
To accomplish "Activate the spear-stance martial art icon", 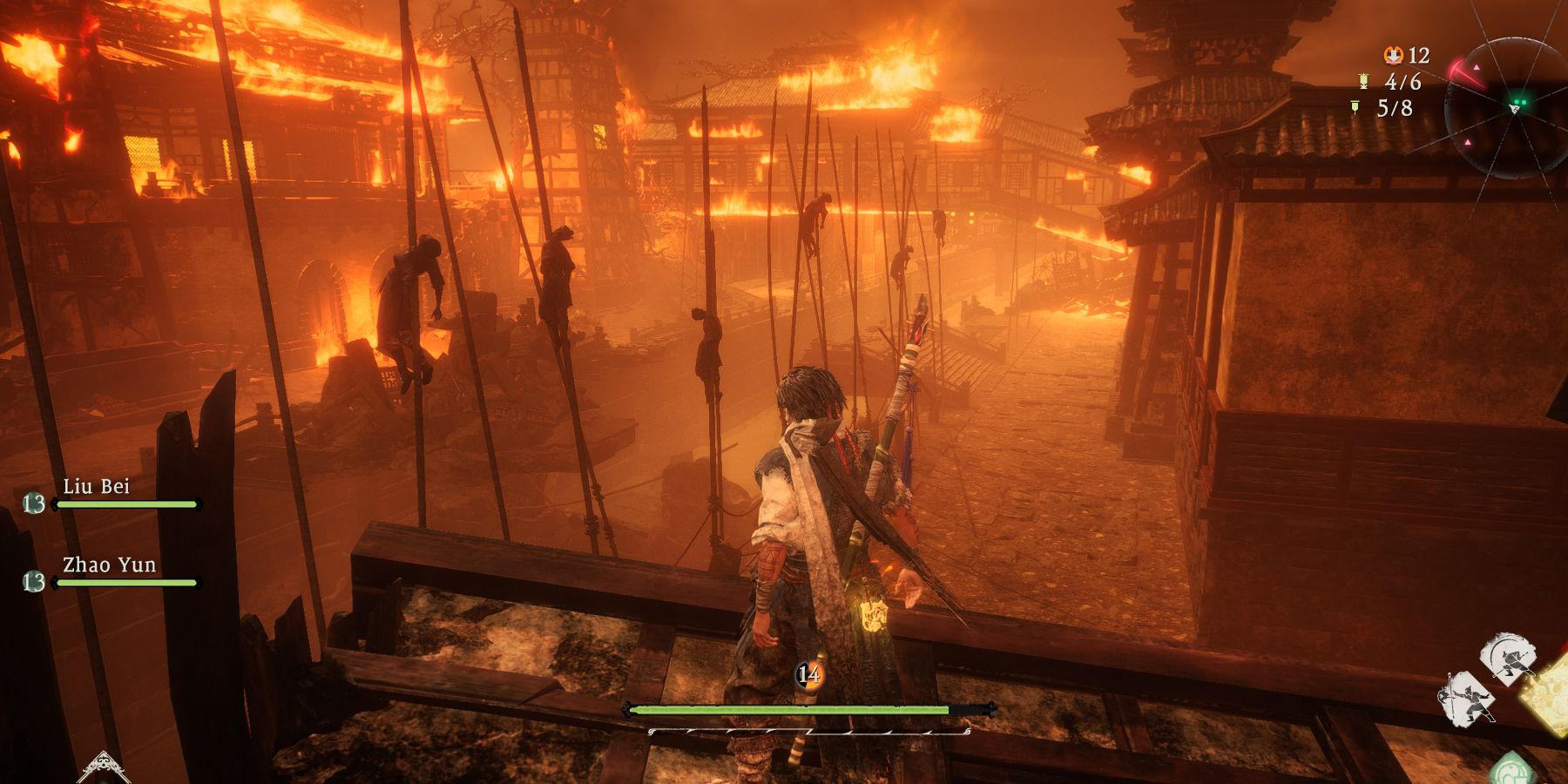I will [x=1468, y=700].
